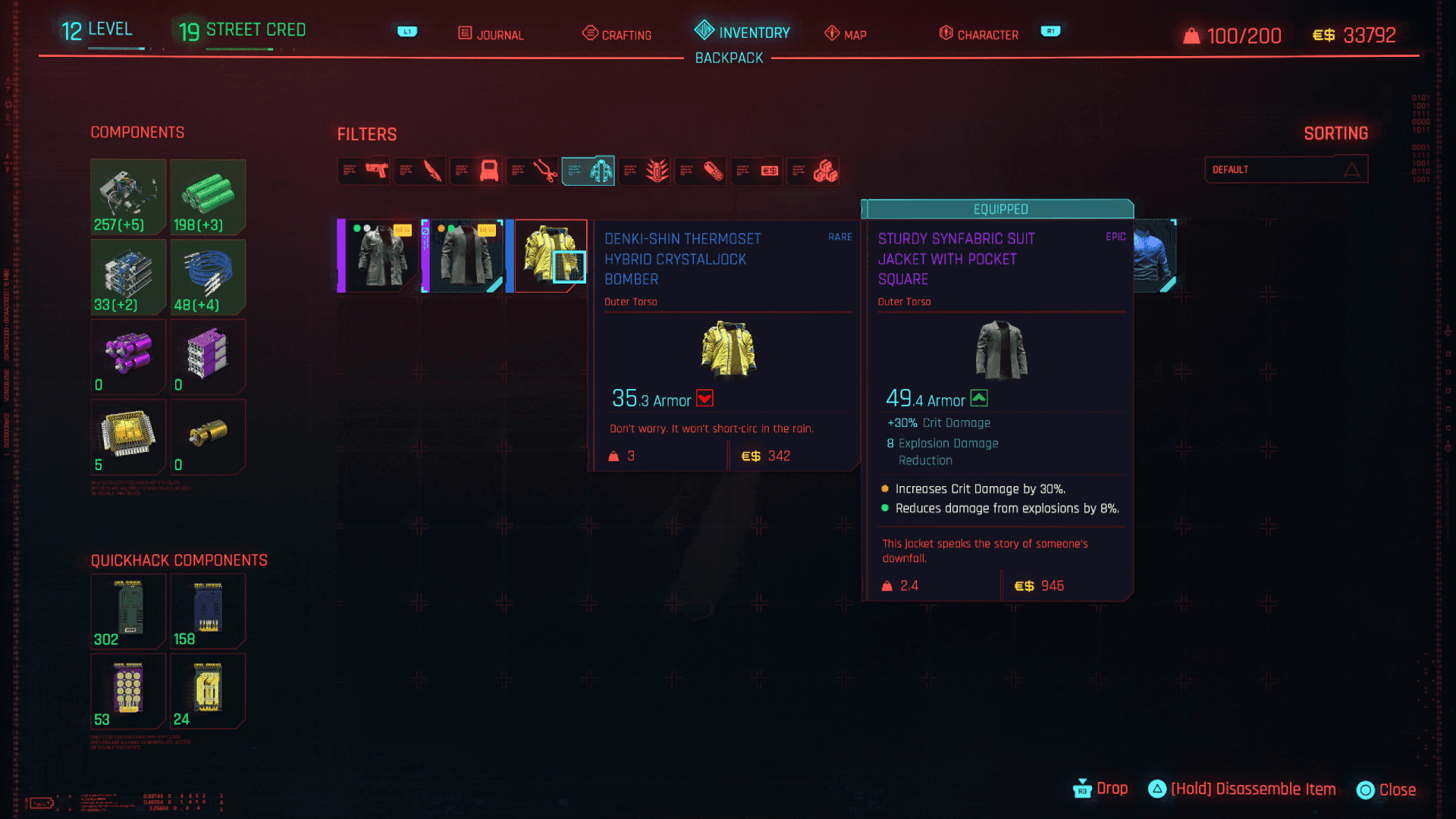Switch to the Crafting tab

[617, 34]
